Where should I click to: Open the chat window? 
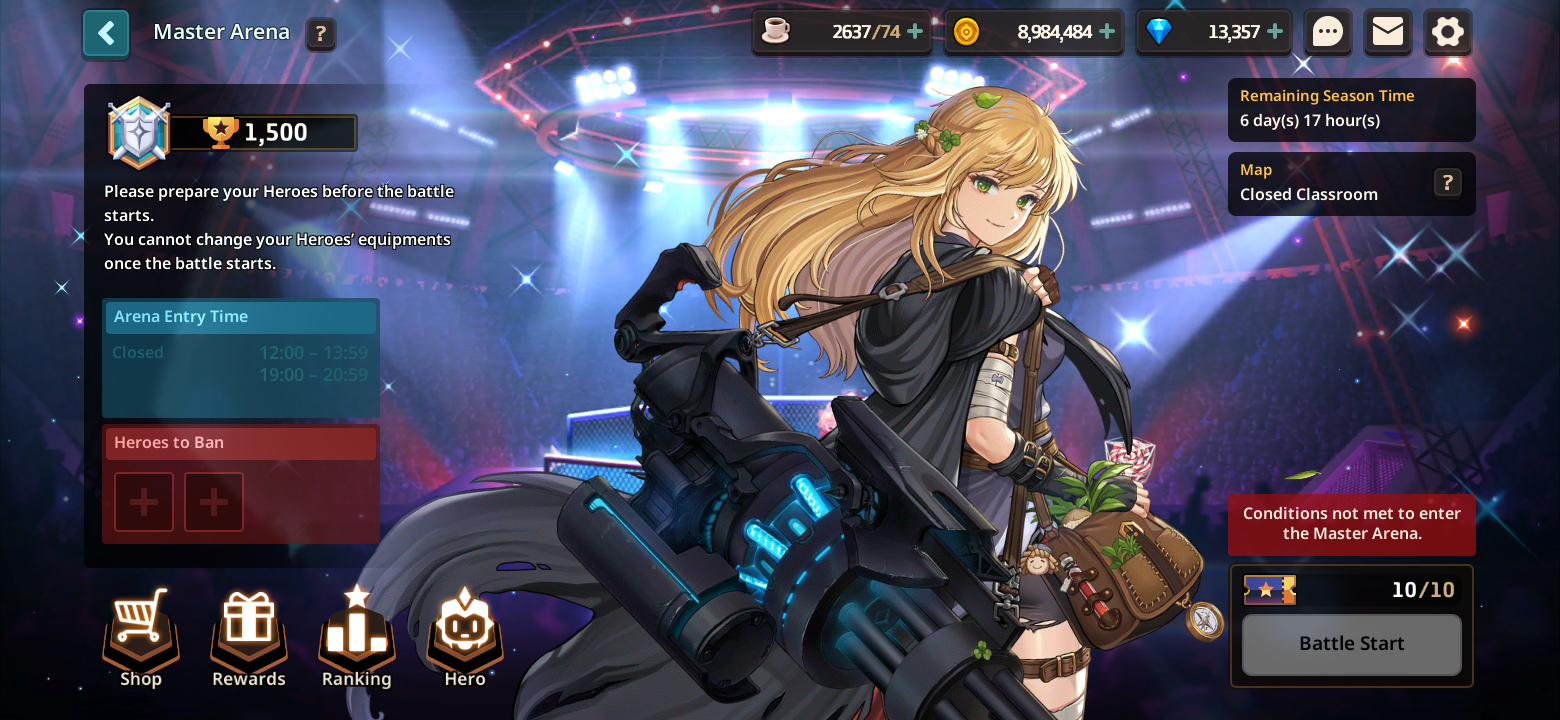click(1328, 31)
